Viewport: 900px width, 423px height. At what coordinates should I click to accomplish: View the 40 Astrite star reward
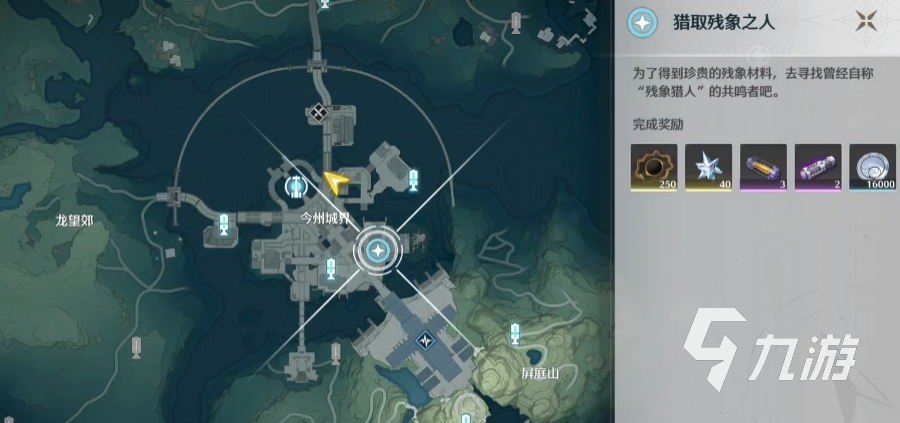click(708, 167)
